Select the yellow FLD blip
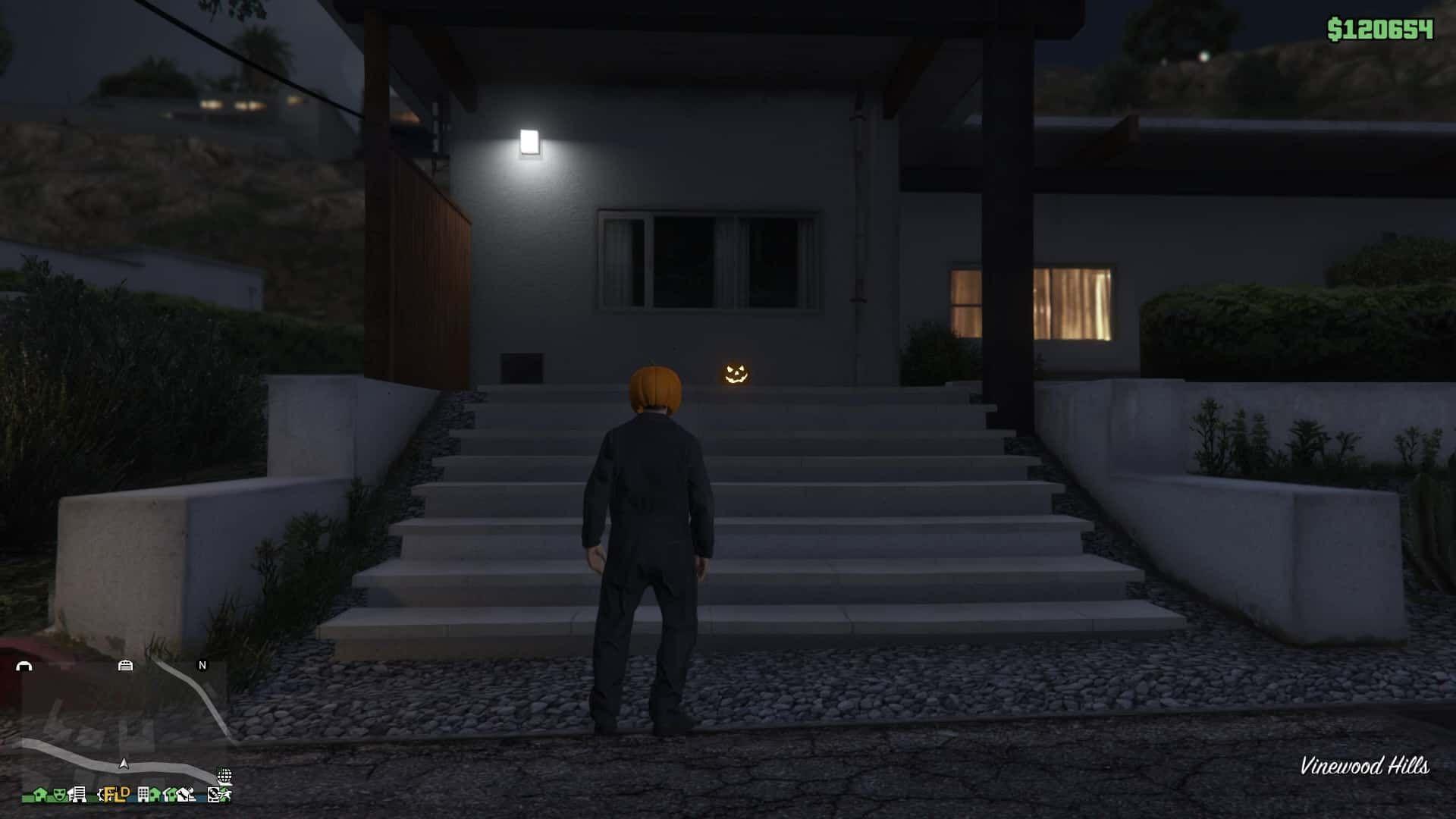 117,795
